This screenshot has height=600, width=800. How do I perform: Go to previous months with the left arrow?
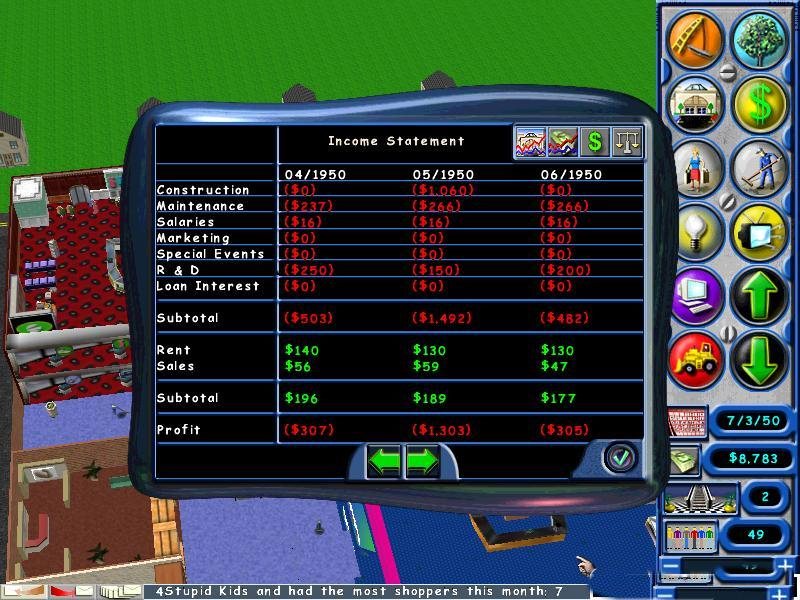[386, 461]
